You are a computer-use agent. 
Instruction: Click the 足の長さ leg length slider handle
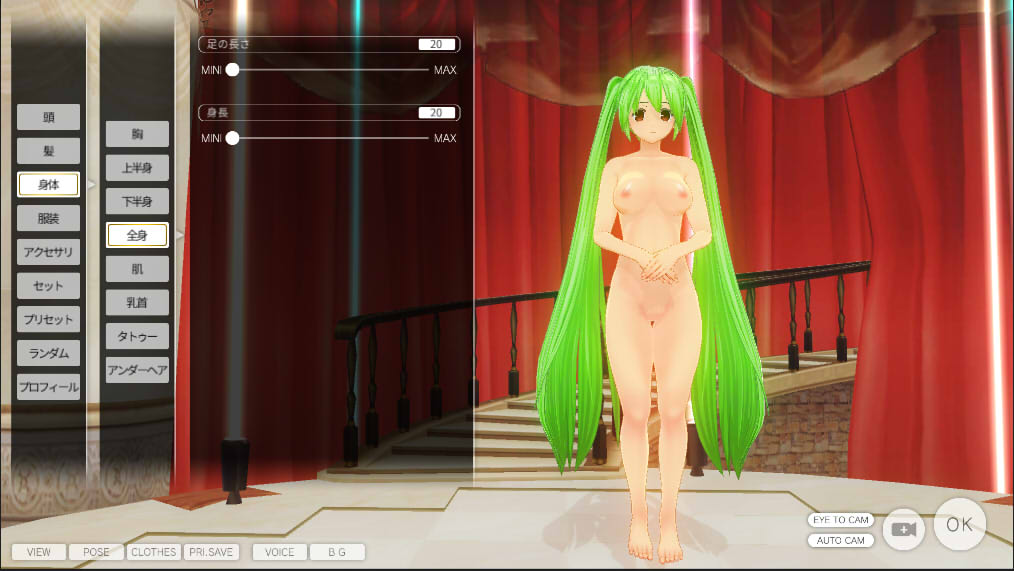pos(233,70)
